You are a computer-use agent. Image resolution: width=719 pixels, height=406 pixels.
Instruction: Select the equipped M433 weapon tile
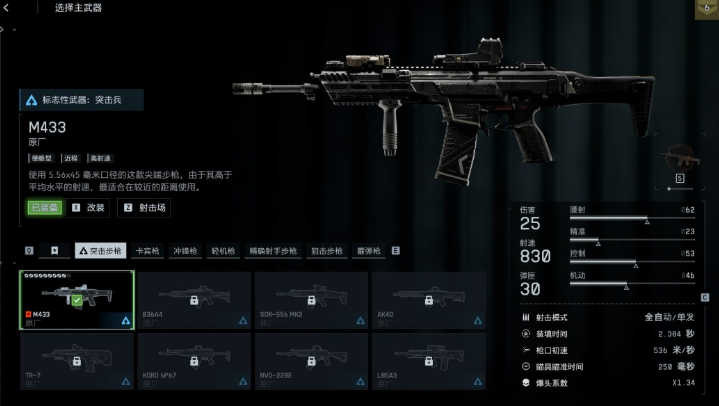[x=77, y=300]
